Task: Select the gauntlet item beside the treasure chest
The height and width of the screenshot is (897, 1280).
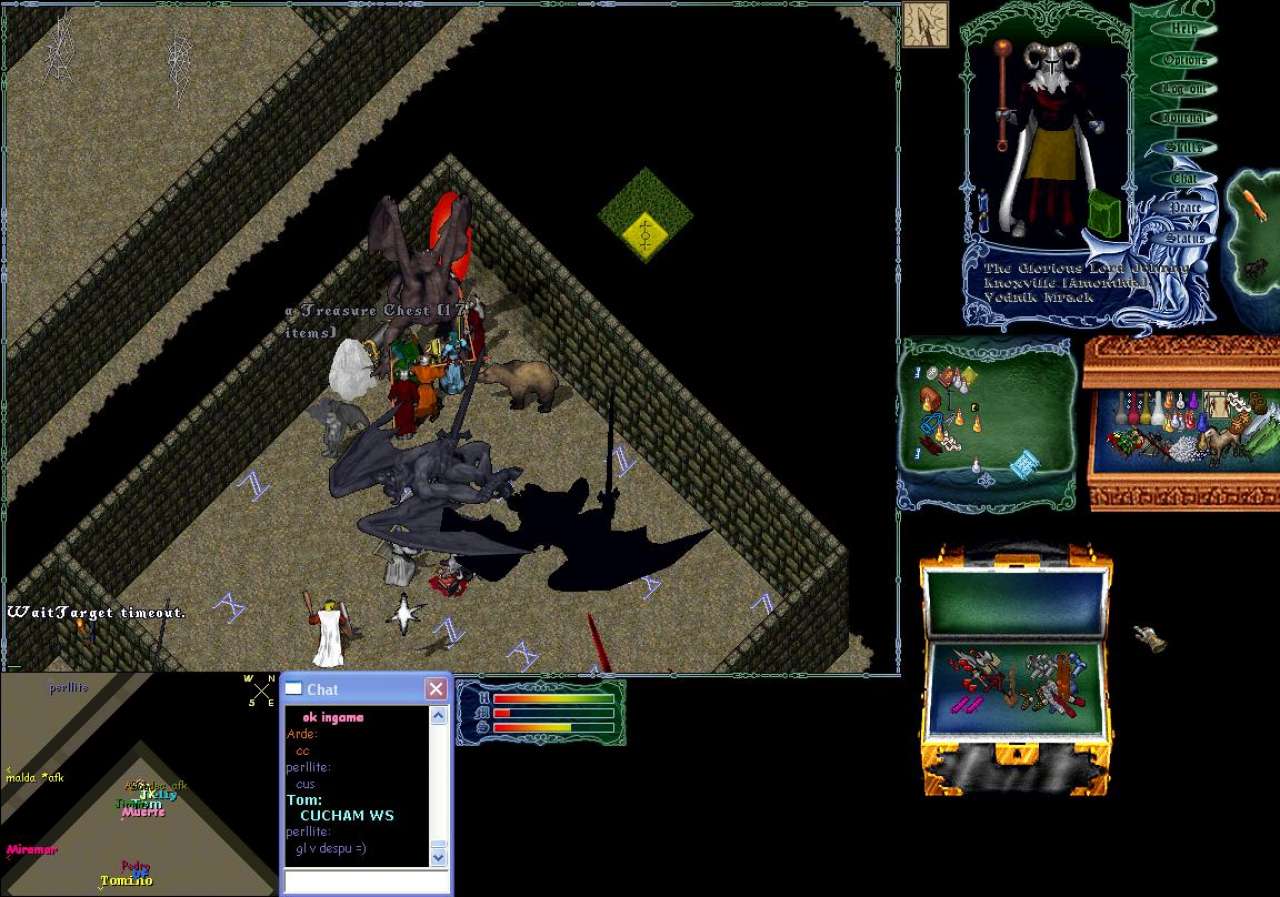Action: (x=1149, y=637)
